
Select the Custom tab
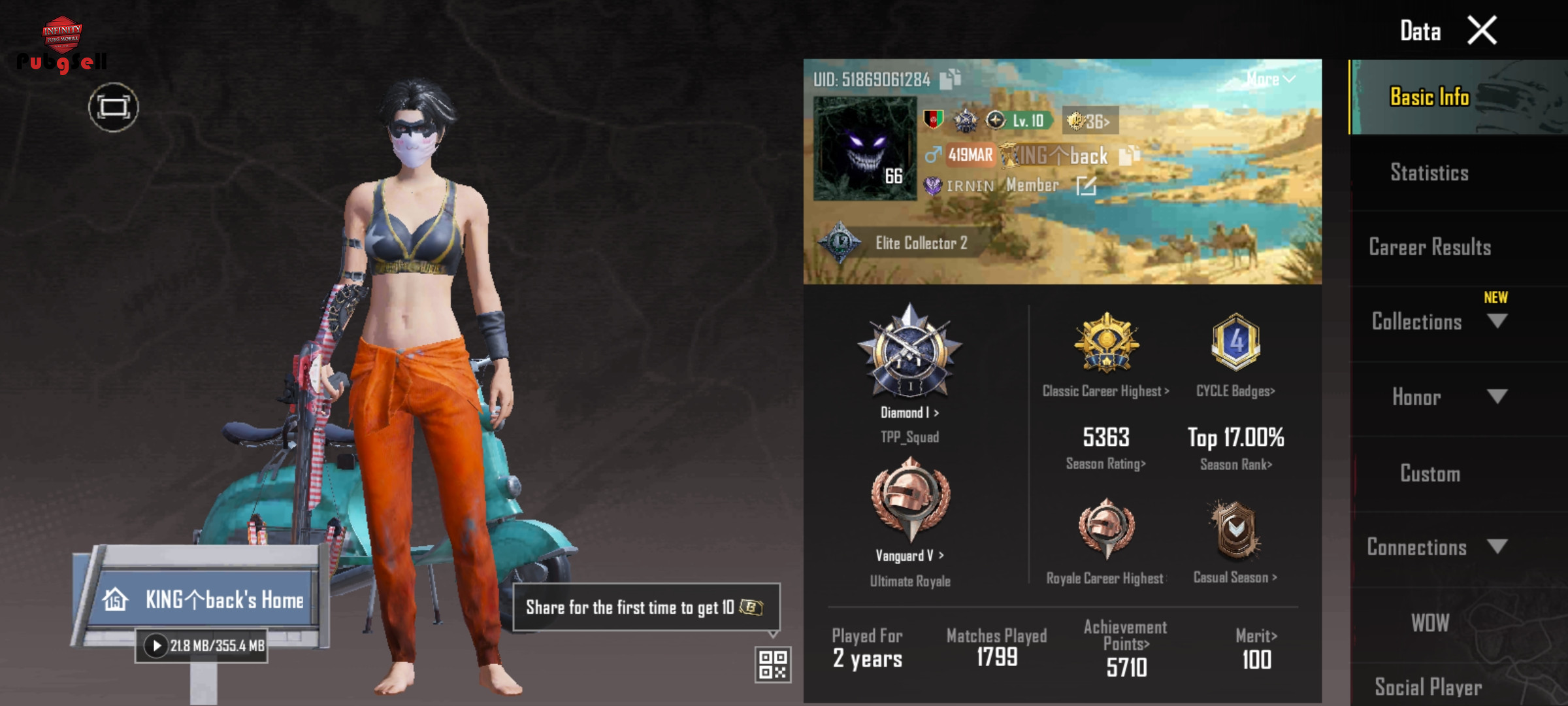[x=1429, y=473]
